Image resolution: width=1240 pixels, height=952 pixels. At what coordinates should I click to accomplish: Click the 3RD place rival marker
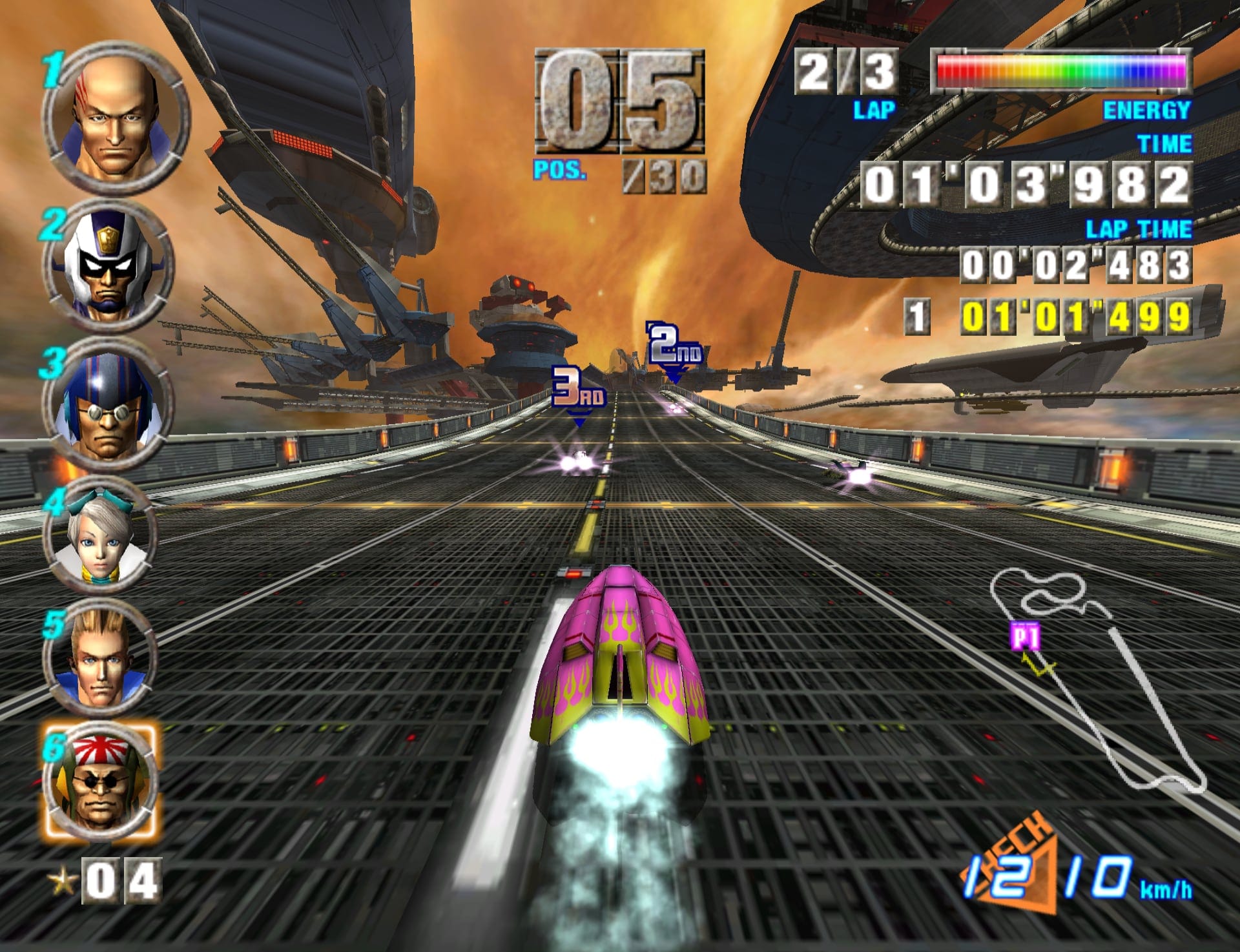(x=578, y=391)
